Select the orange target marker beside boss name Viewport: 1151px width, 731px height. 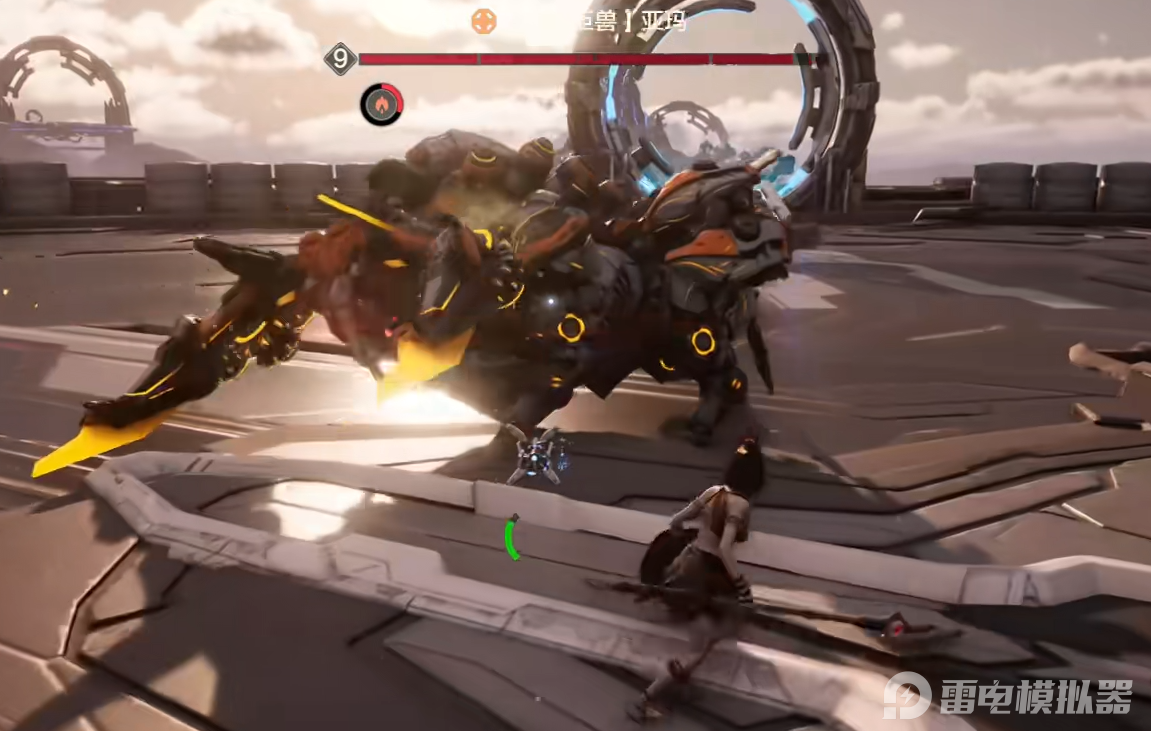(484, 20)
